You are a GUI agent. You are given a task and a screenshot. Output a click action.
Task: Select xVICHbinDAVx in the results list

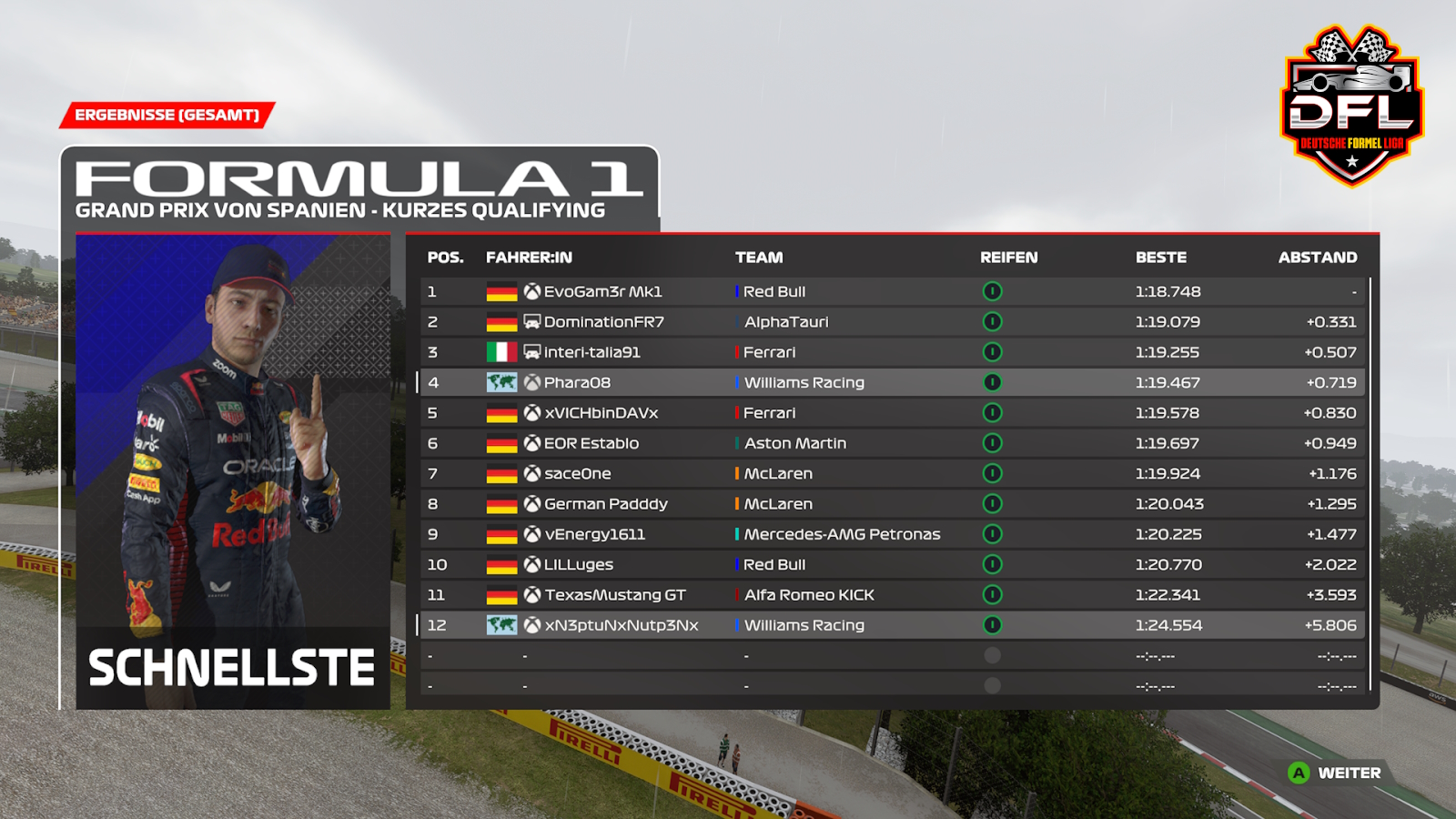click(x=892, y=413)
